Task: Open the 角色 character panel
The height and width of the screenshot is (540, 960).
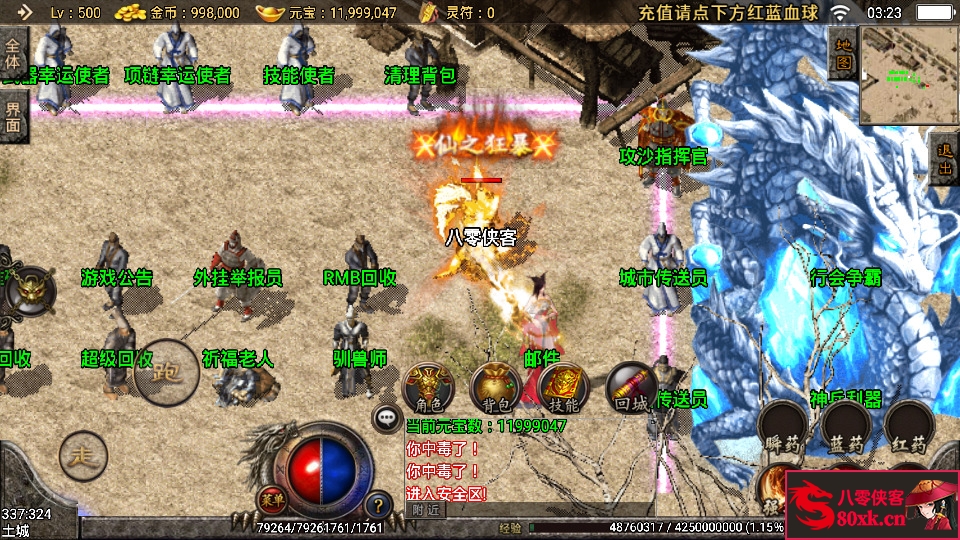Action: [428, 389]
